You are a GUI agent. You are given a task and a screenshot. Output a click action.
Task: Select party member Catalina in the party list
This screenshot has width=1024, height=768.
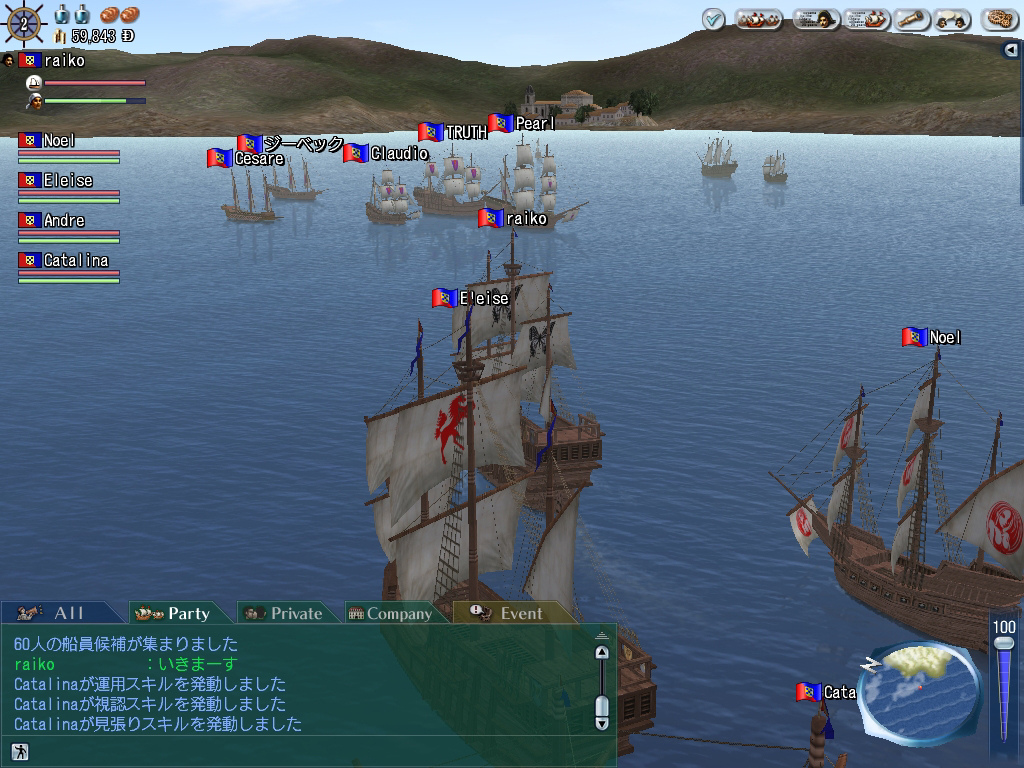(75, 261)
